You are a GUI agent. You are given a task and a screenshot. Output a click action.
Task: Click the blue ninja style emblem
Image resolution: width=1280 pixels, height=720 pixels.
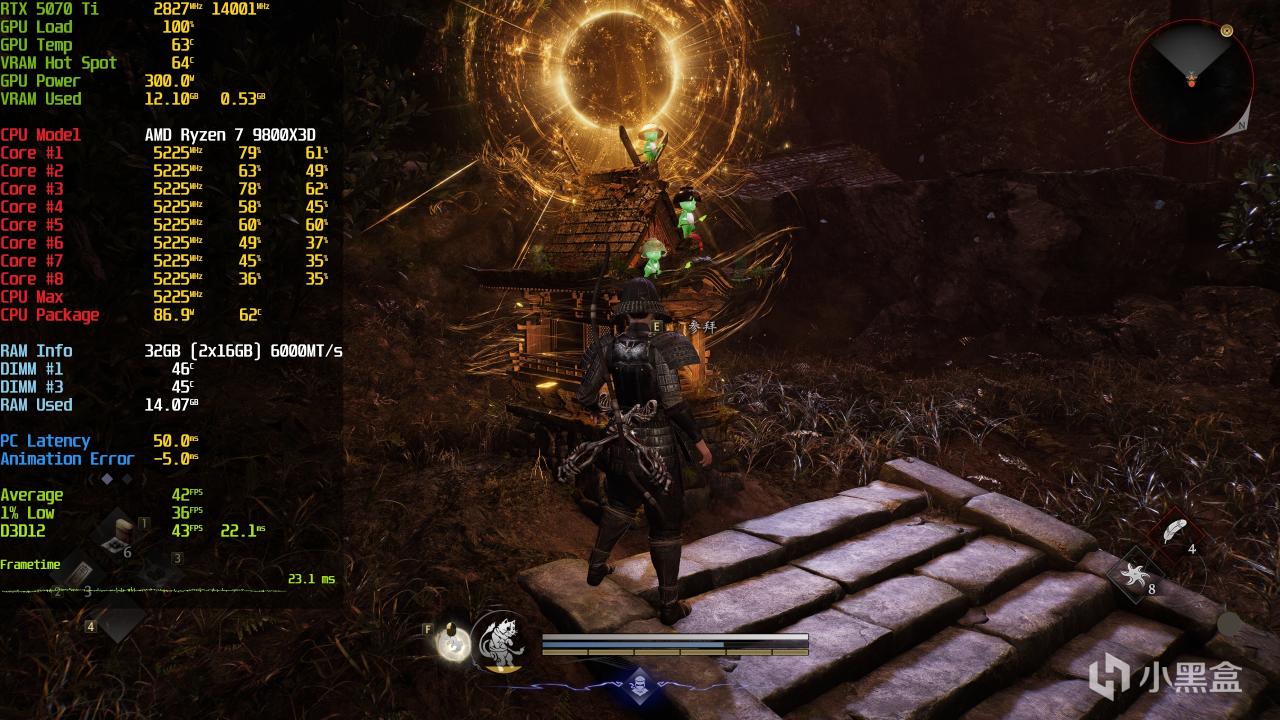pyautogui.click(x=639, y=685)
